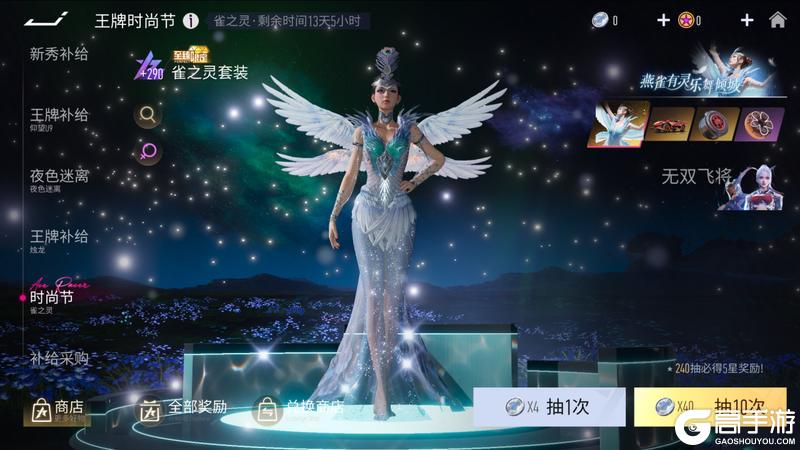Switch to the 新秀补给 tab
The height and width of the screenshot is (450, 800).
[59, 54]
